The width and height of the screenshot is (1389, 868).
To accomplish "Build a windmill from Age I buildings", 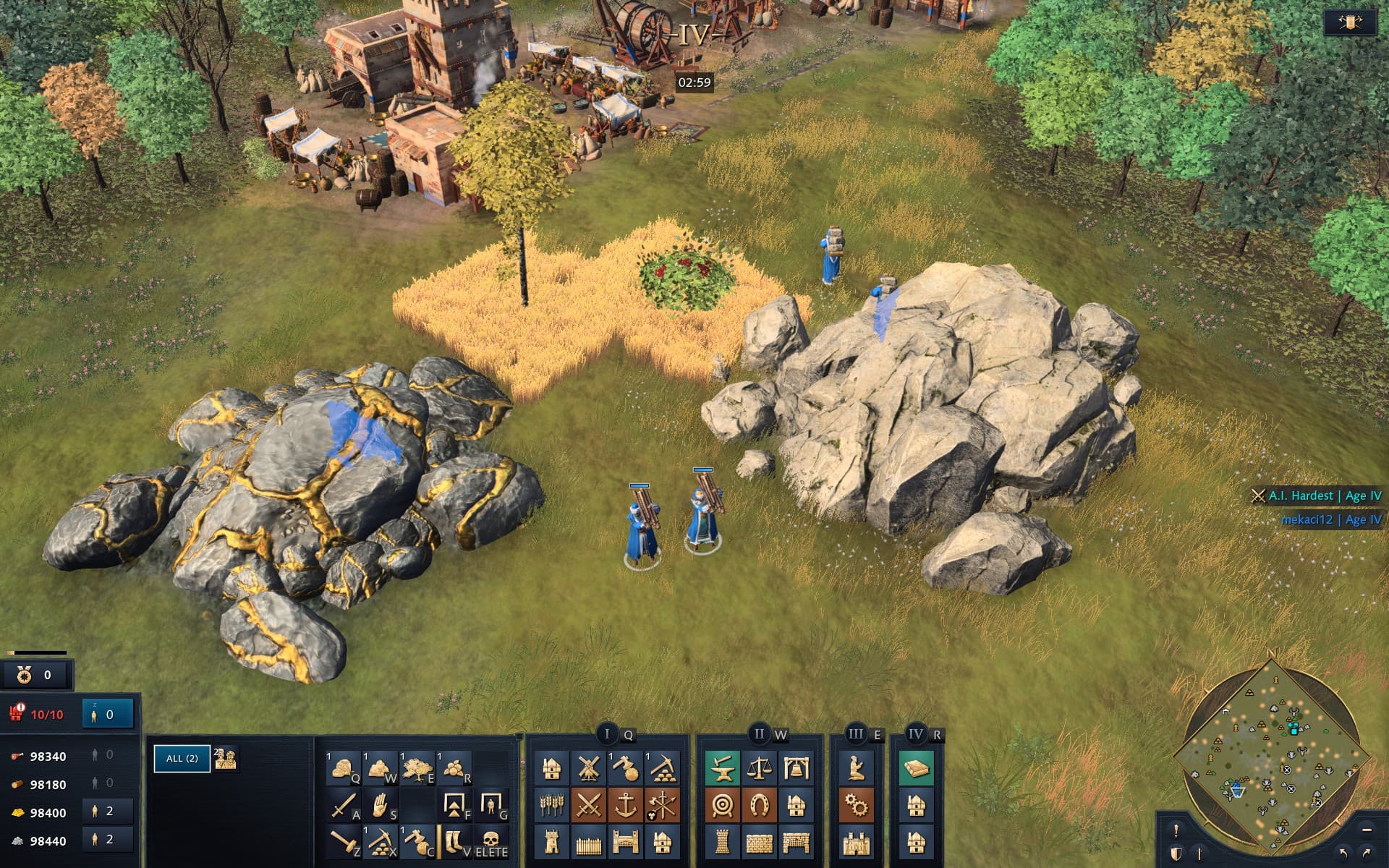I will (589, 768).
